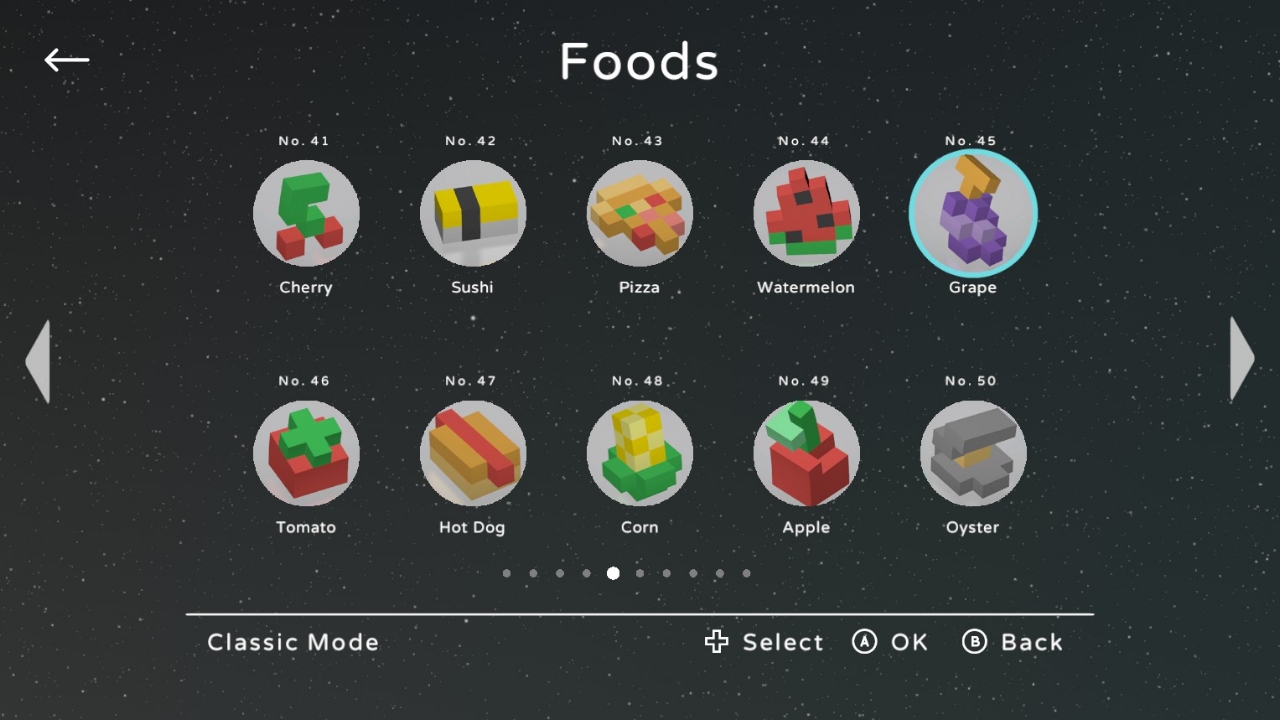Viewport: 1280px width, 720px height.
Task: Select the Cherry food icon No. 41
Action: tap(306, 213)
